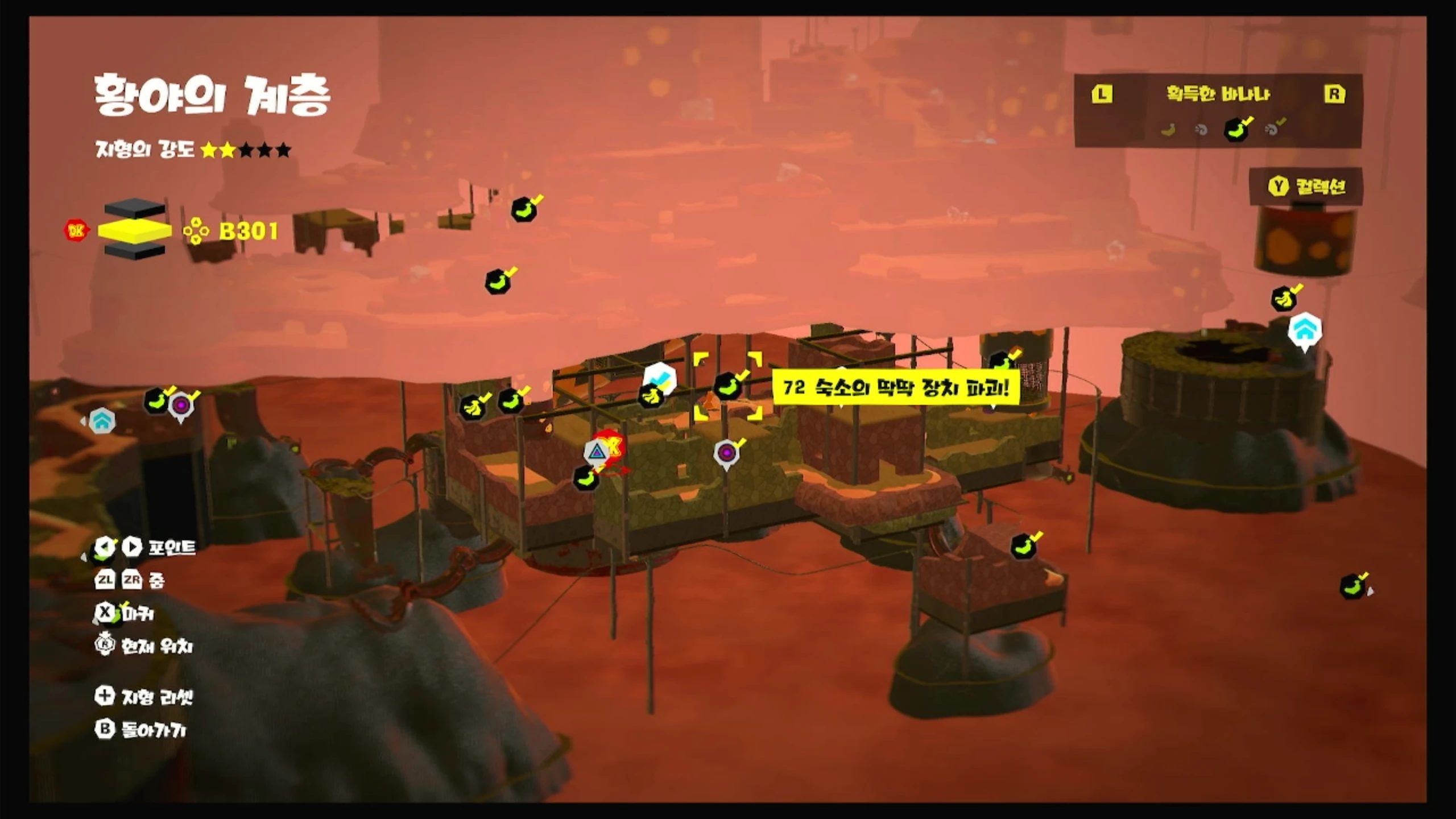Select purple target marker below the cursor brackets

(726, 453)
